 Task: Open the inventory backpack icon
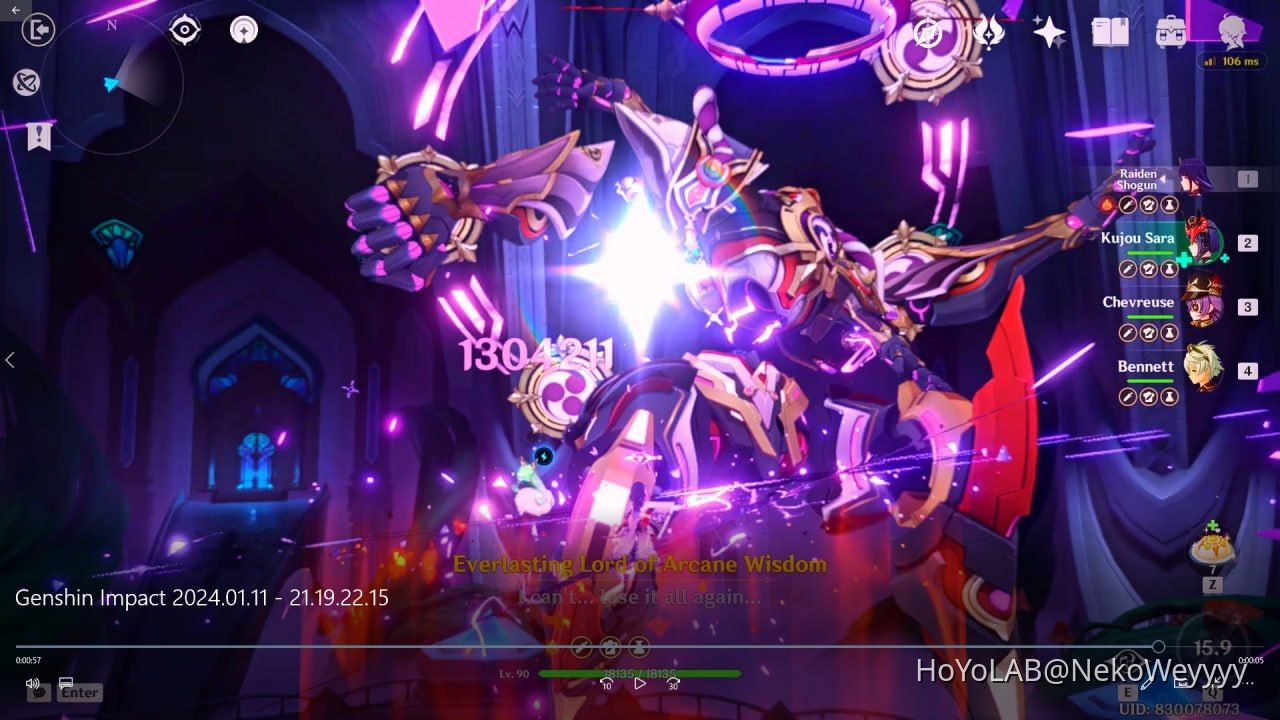click(x=1172, y=31)
